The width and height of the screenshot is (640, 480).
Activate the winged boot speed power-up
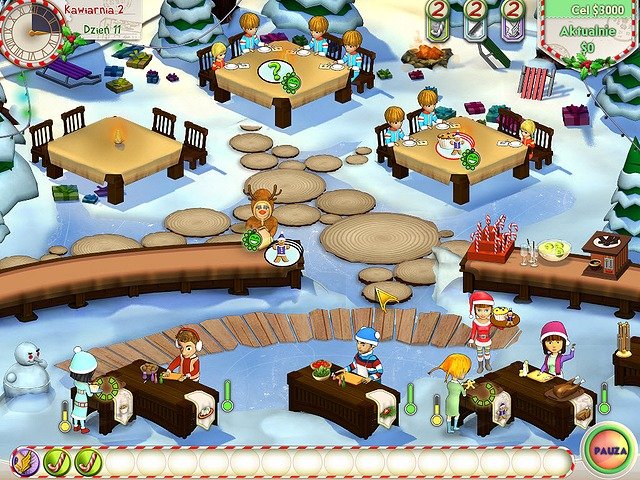pyautogui.click(x=25, y=462)
